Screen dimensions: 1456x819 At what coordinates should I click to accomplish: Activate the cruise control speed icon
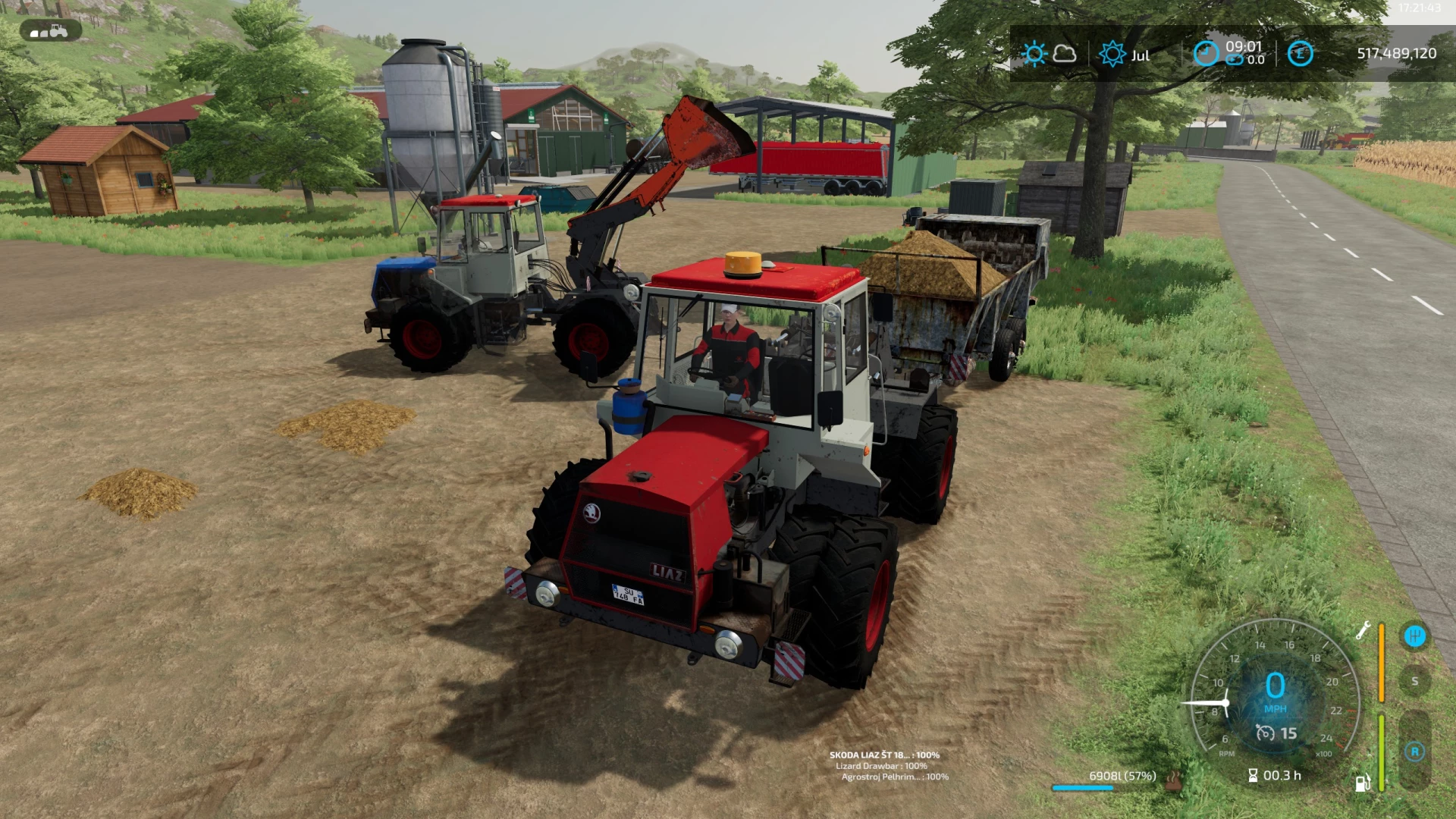coord(1265,733)
